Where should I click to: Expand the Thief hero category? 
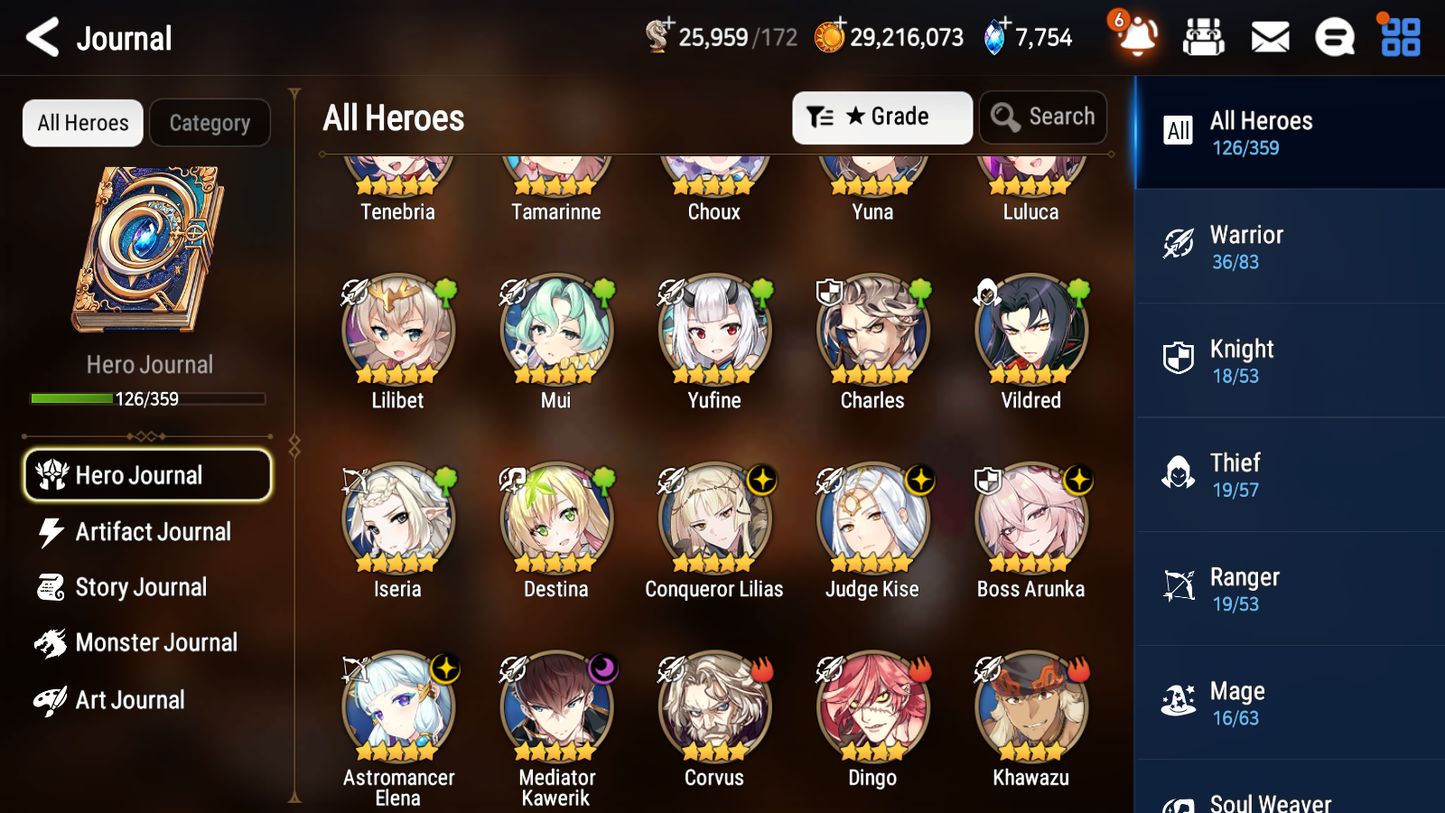(x=1289, y=474)
